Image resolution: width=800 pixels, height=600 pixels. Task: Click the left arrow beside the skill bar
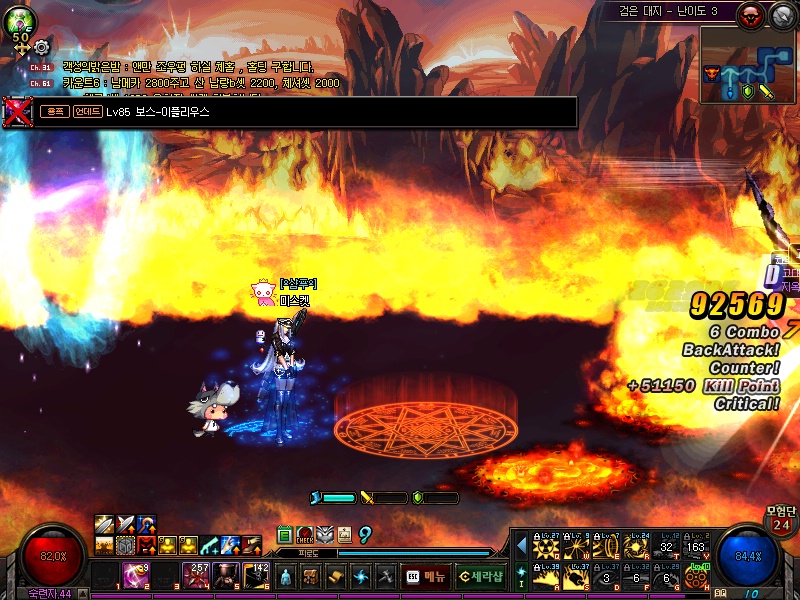(521, 546)
